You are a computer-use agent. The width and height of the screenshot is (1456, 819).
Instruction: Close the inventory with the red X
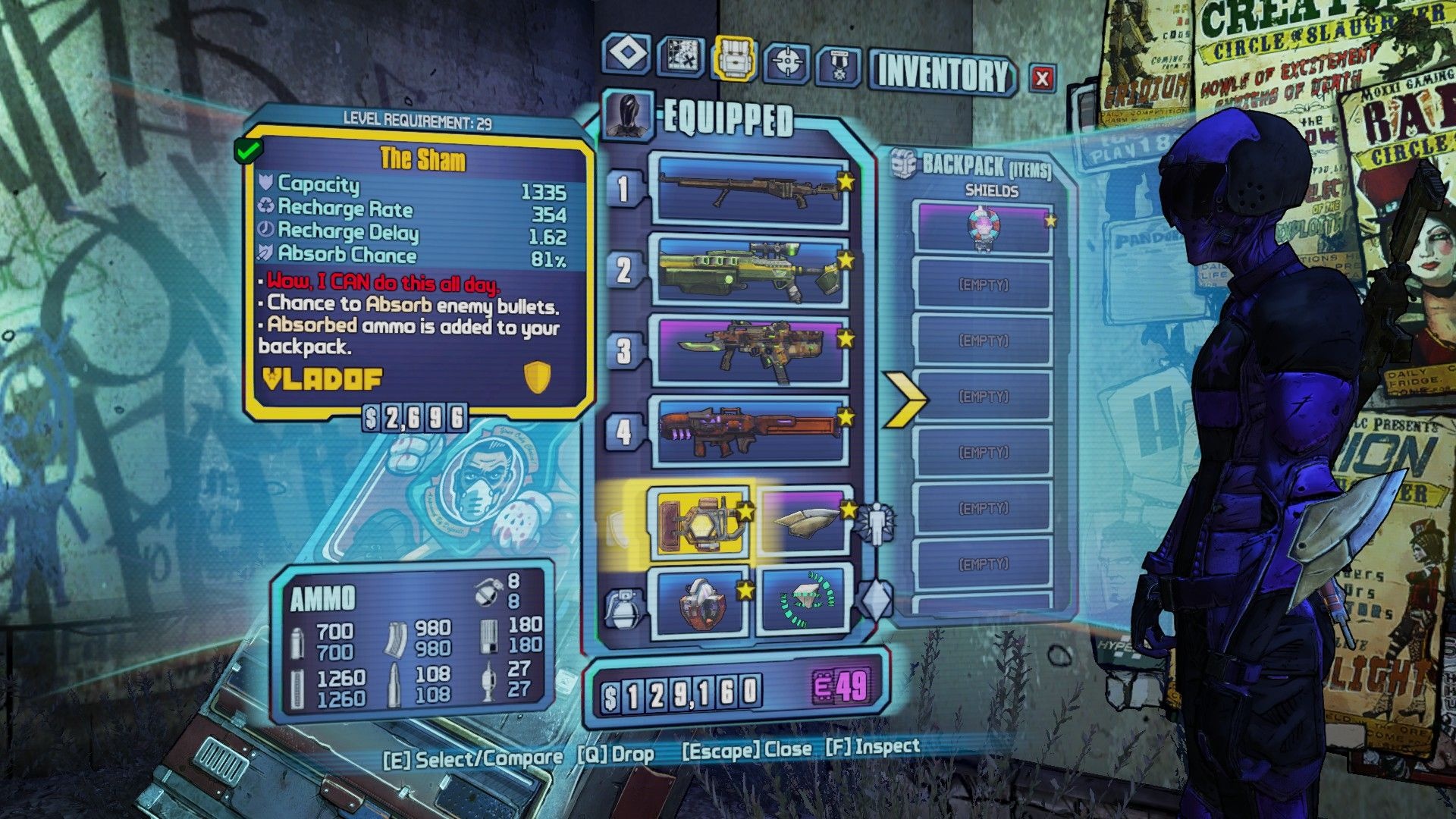1043,77
